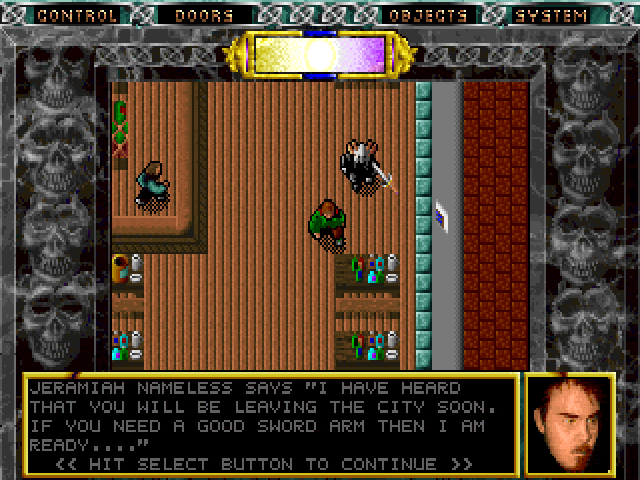
Task: Open the Objects menu
Action: click(428, 16)
